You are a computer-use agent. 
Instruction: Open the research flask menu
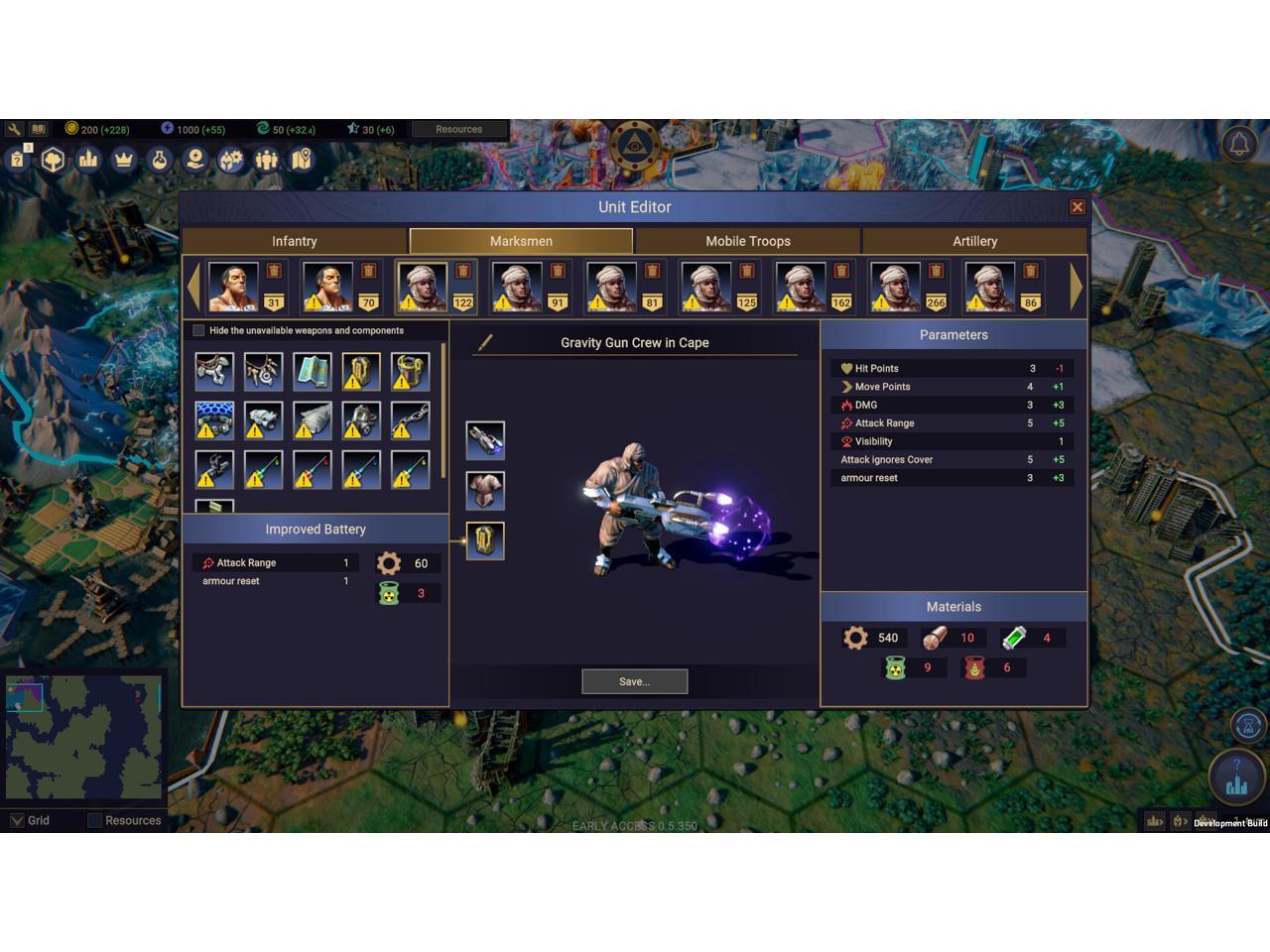point(159,159)
